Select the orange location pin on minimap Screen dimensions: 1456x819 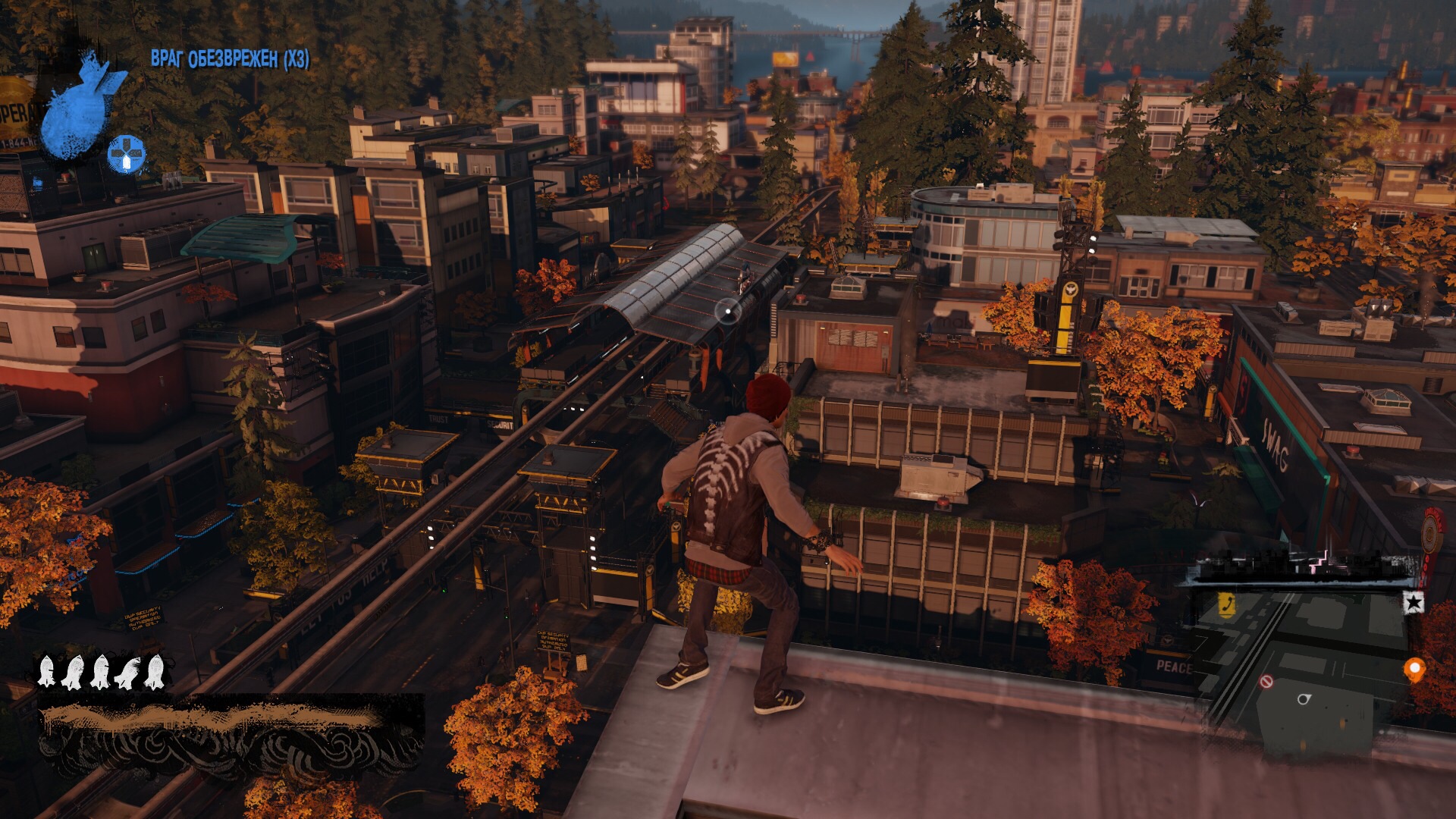coord(1414,670)
